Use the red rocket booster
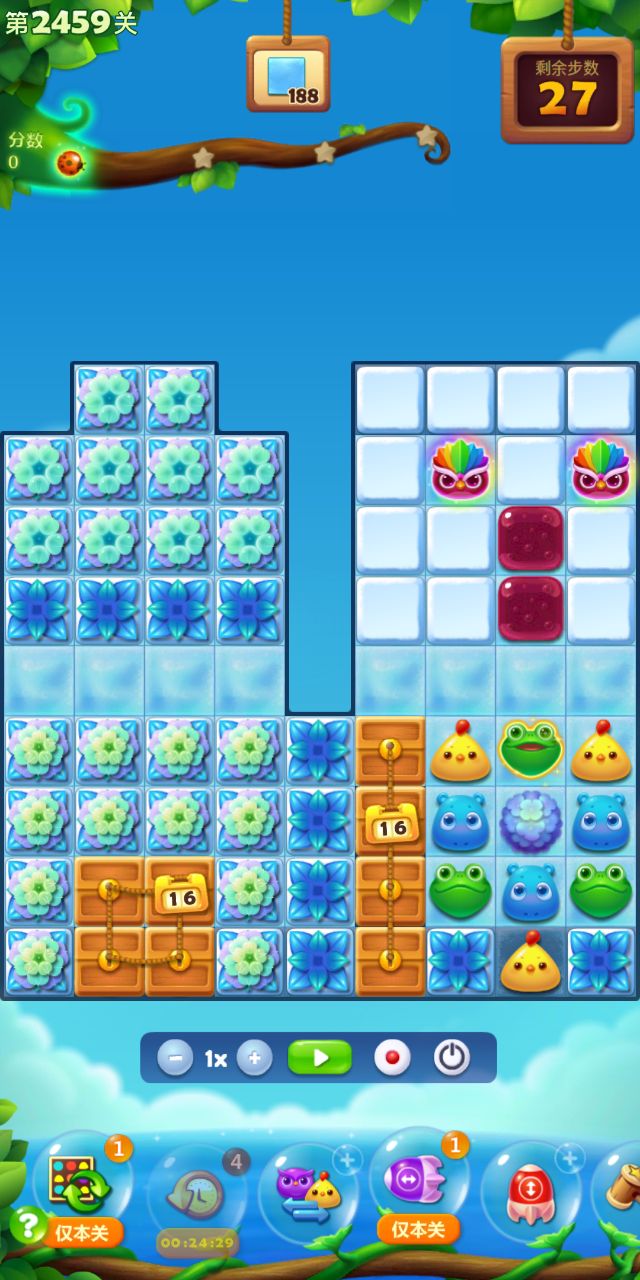 pos(530,1192)
